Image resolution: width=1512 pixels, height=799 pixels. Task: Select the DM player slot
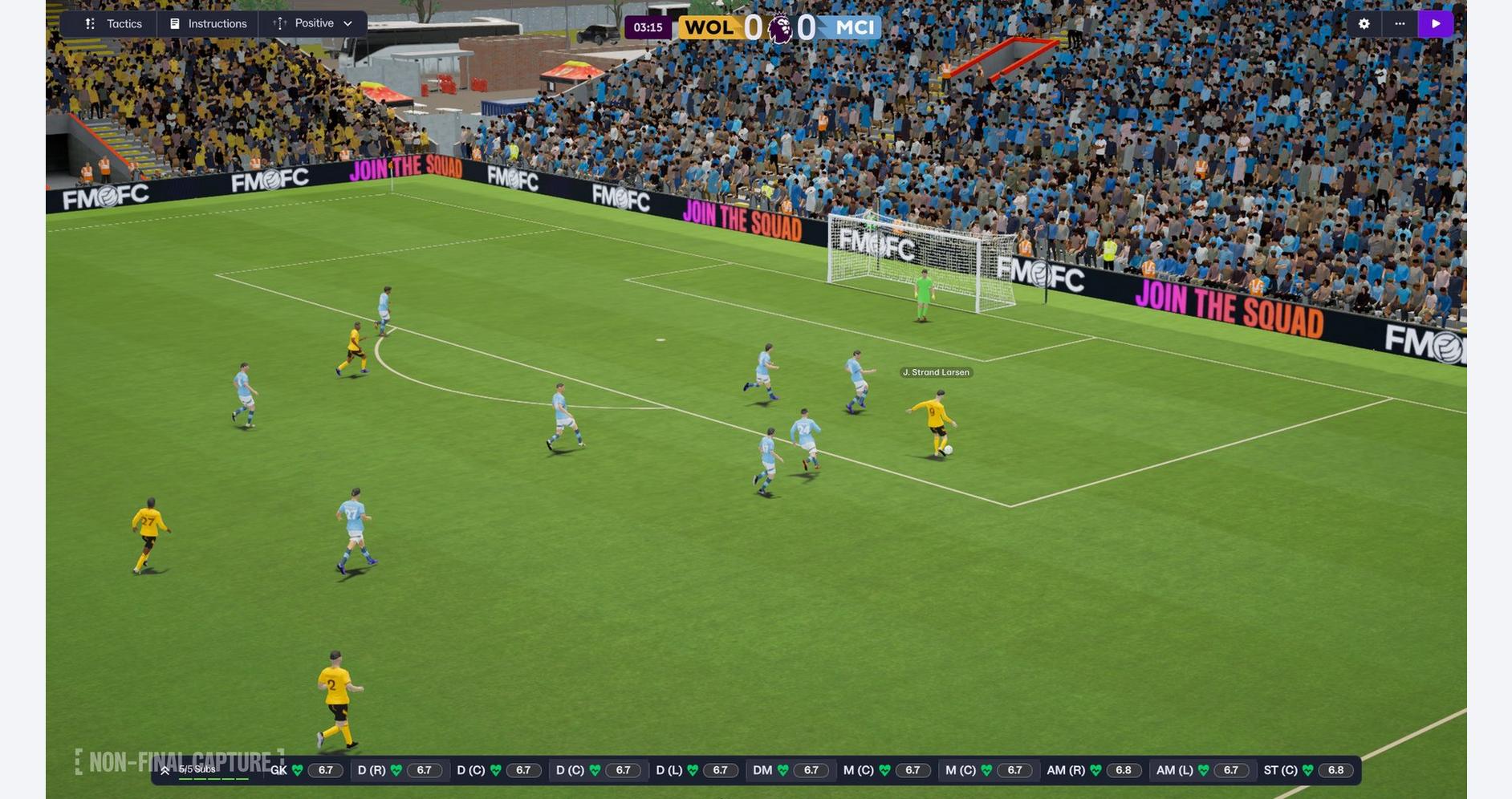pyautogui.click(x=791, y=770)
